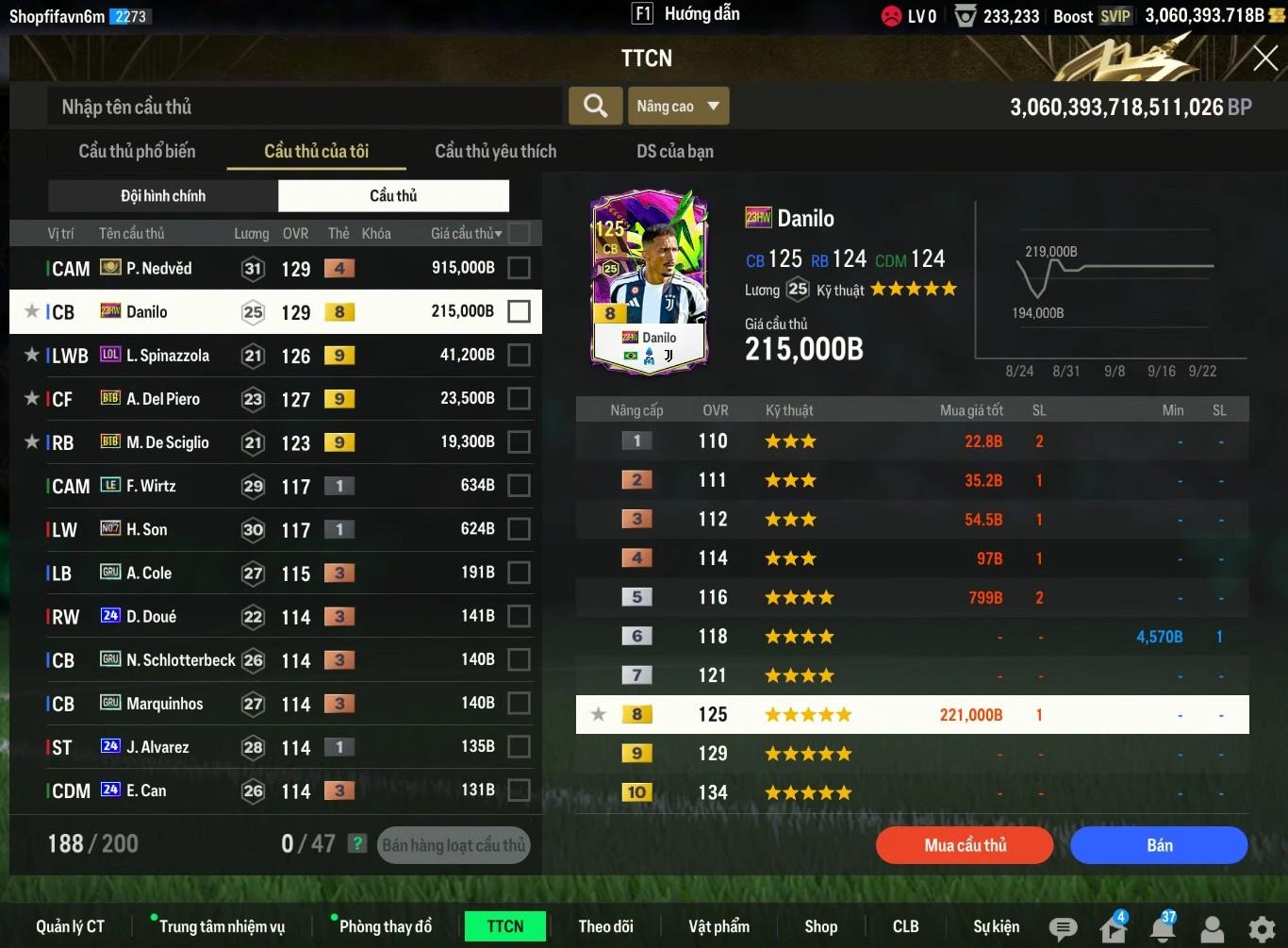Hit the blue Bán button
This screenshot has height=948, width=1288.
1159,845
